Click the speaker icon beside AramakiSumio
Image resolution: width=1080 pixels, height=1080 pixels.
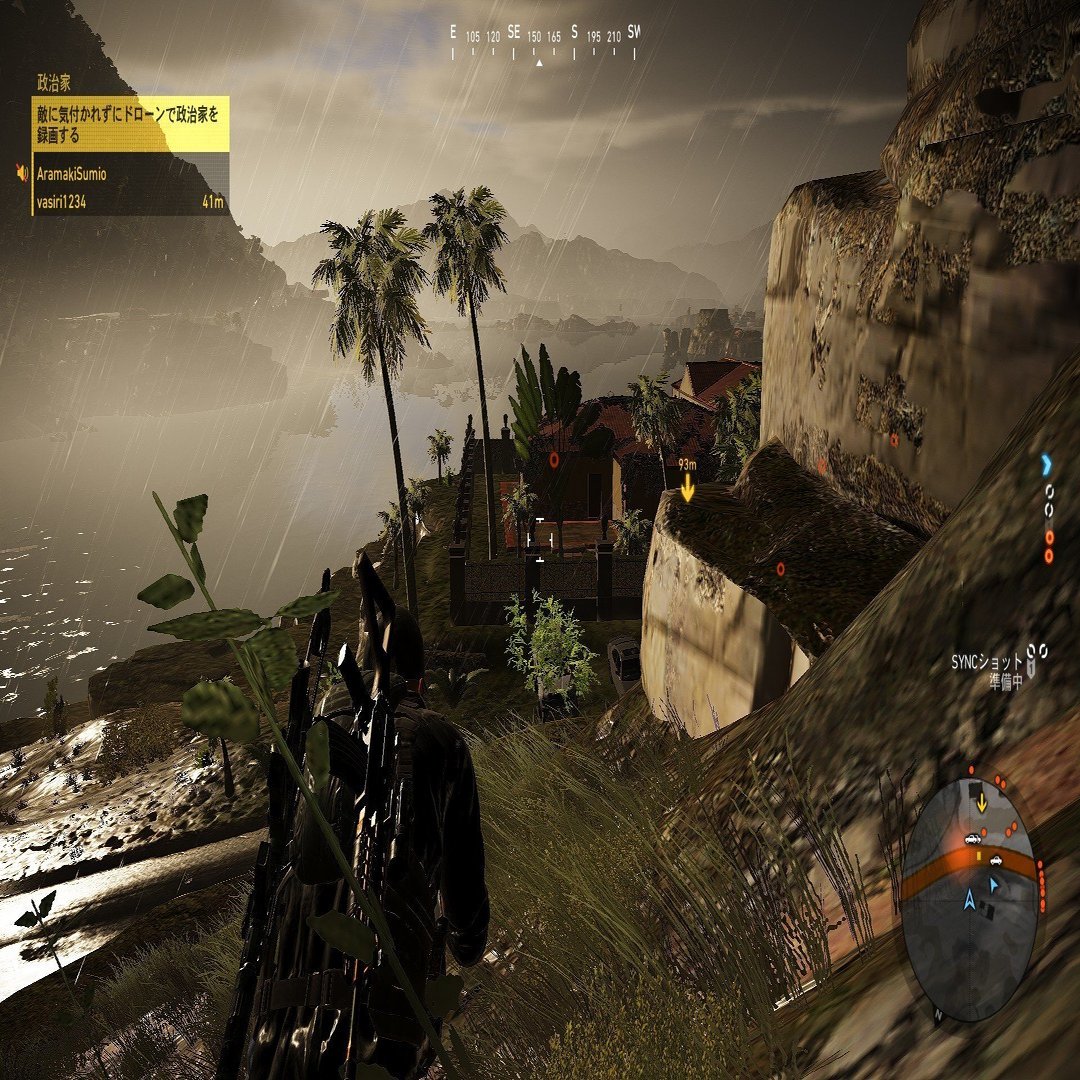pyautogui.click(x=22, y=174)
